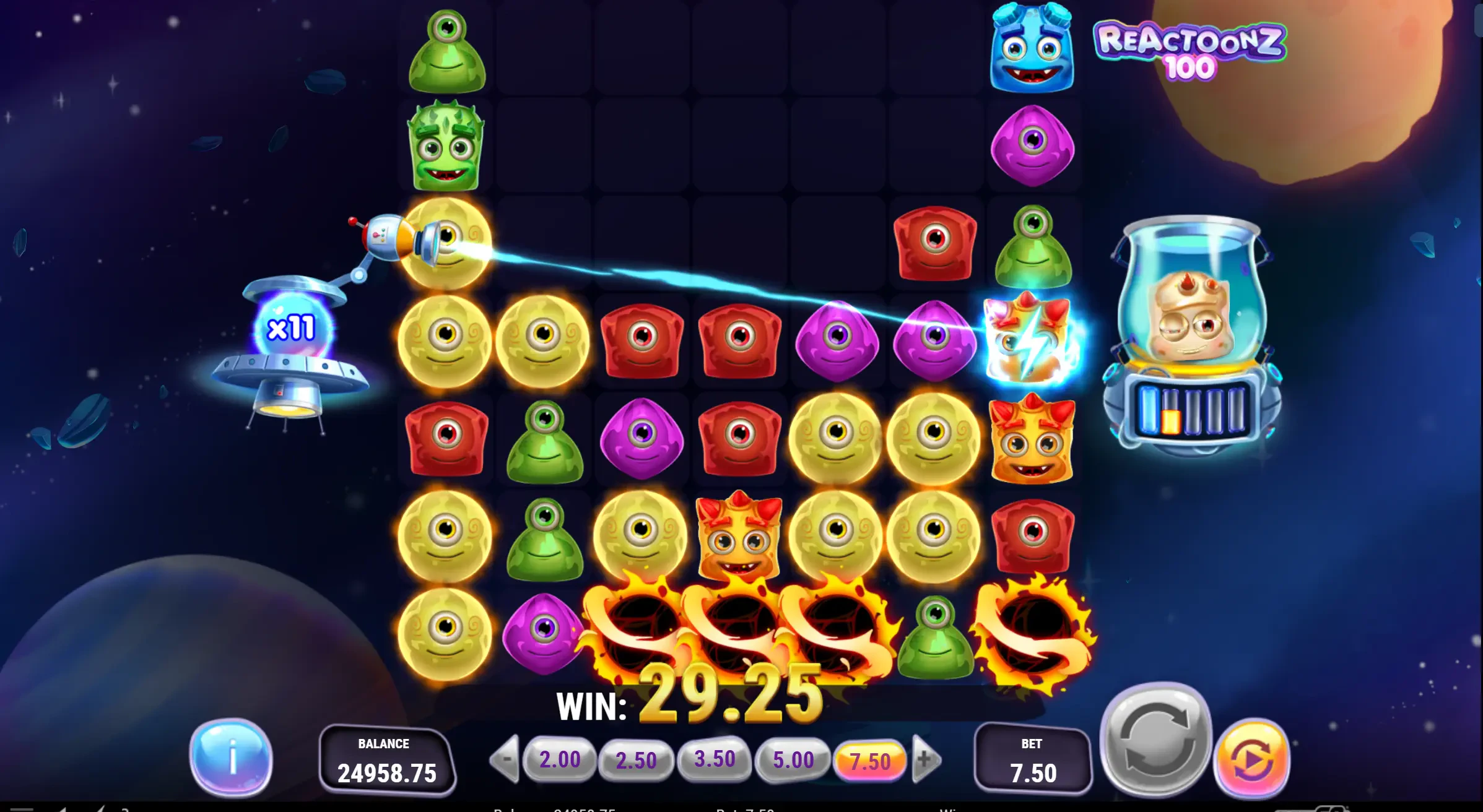The height and width of the screenshot is (812, 1483).
Task: Choose the 2.50 bet amount
Action: [636, 760]
